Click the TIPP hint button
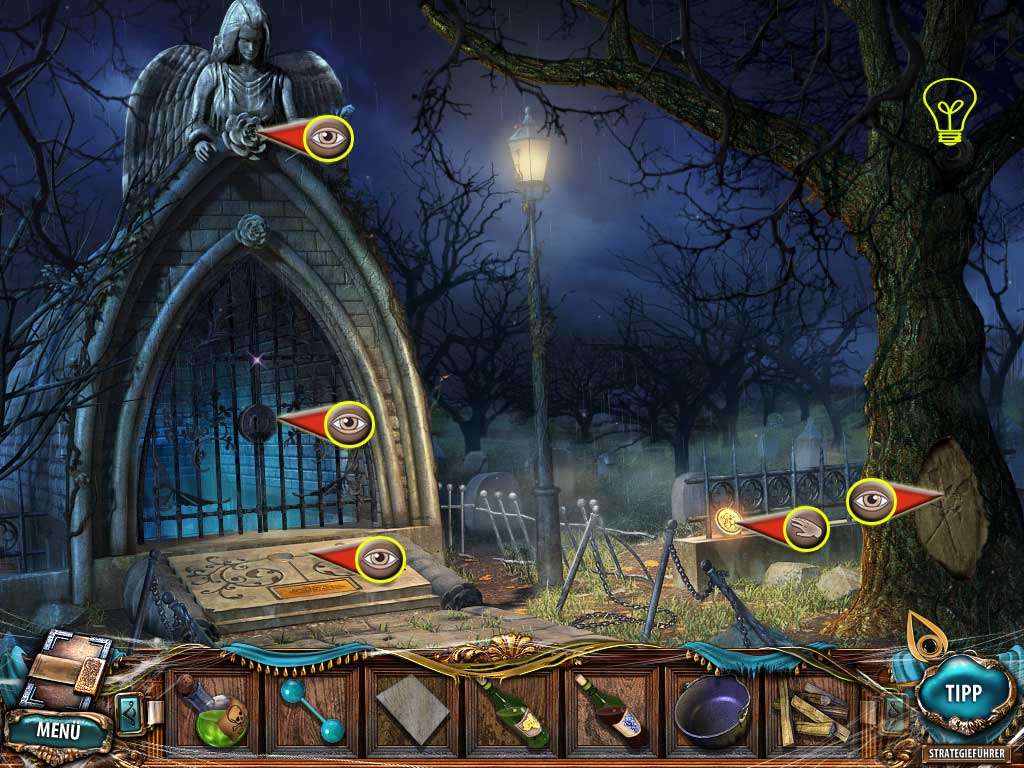Viewport: 1024px width, 768px height. [962, 692]
